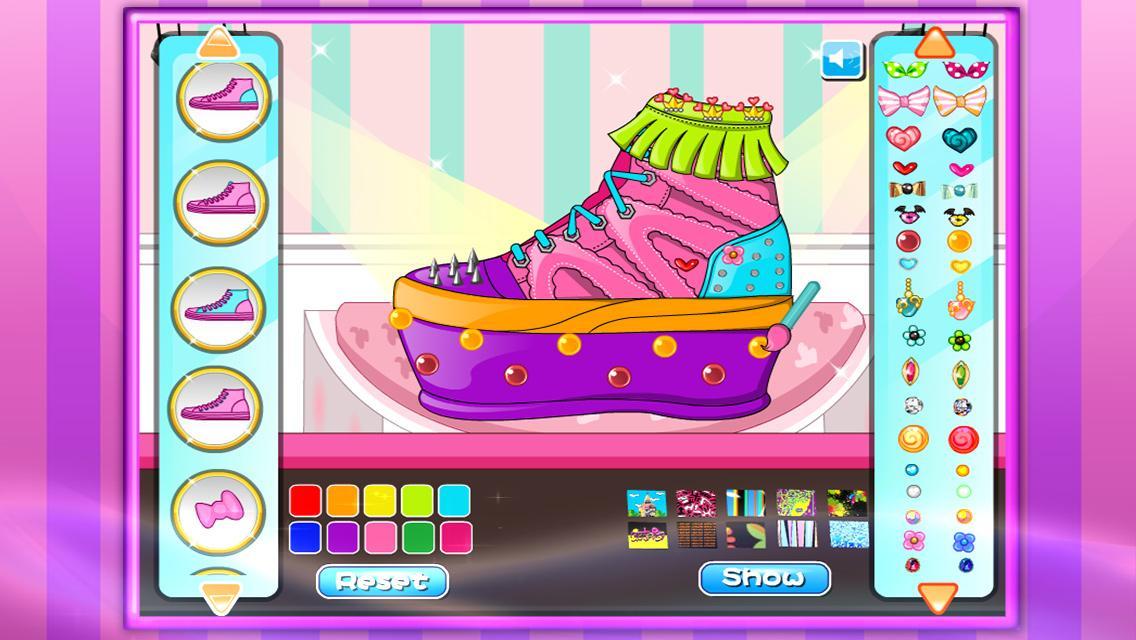Click the decorations panel up arrow

[x=935, y=42]
